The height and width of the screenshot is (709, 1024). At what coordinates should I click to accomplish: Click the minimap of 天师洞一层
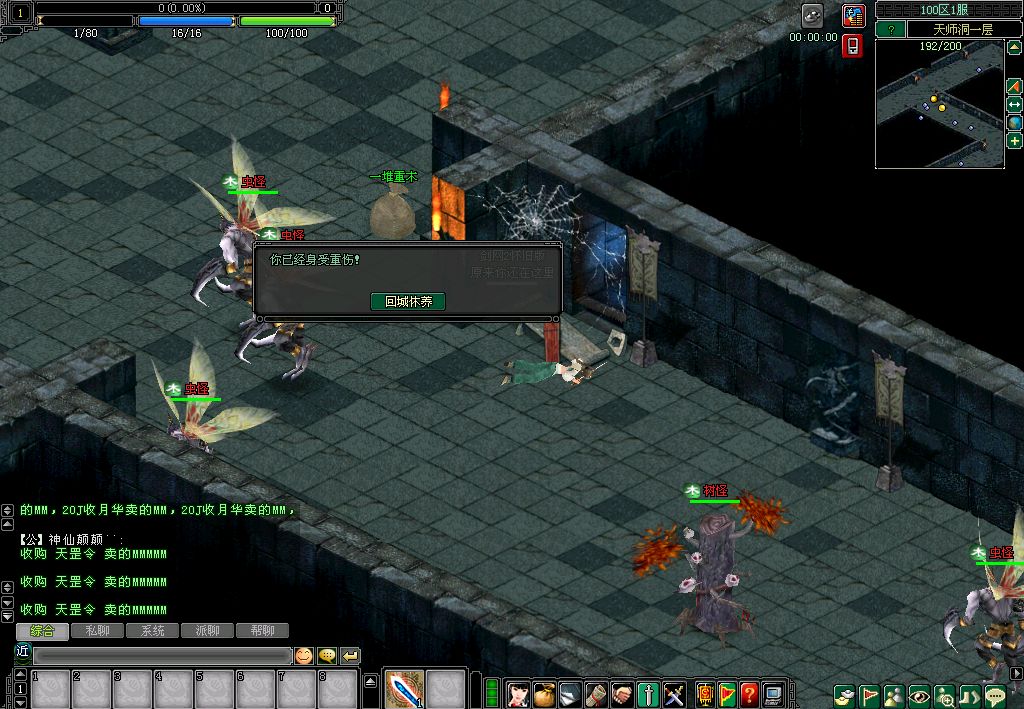coord(939,110)
